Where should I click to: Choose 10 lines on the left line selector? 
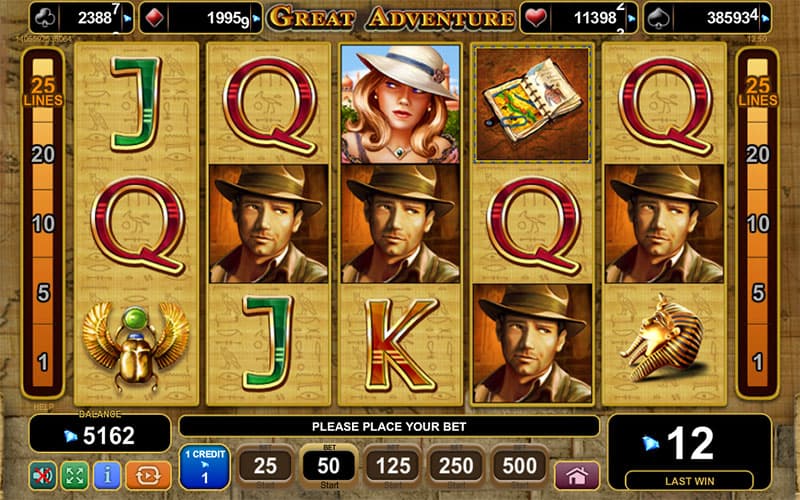[43, 224]
